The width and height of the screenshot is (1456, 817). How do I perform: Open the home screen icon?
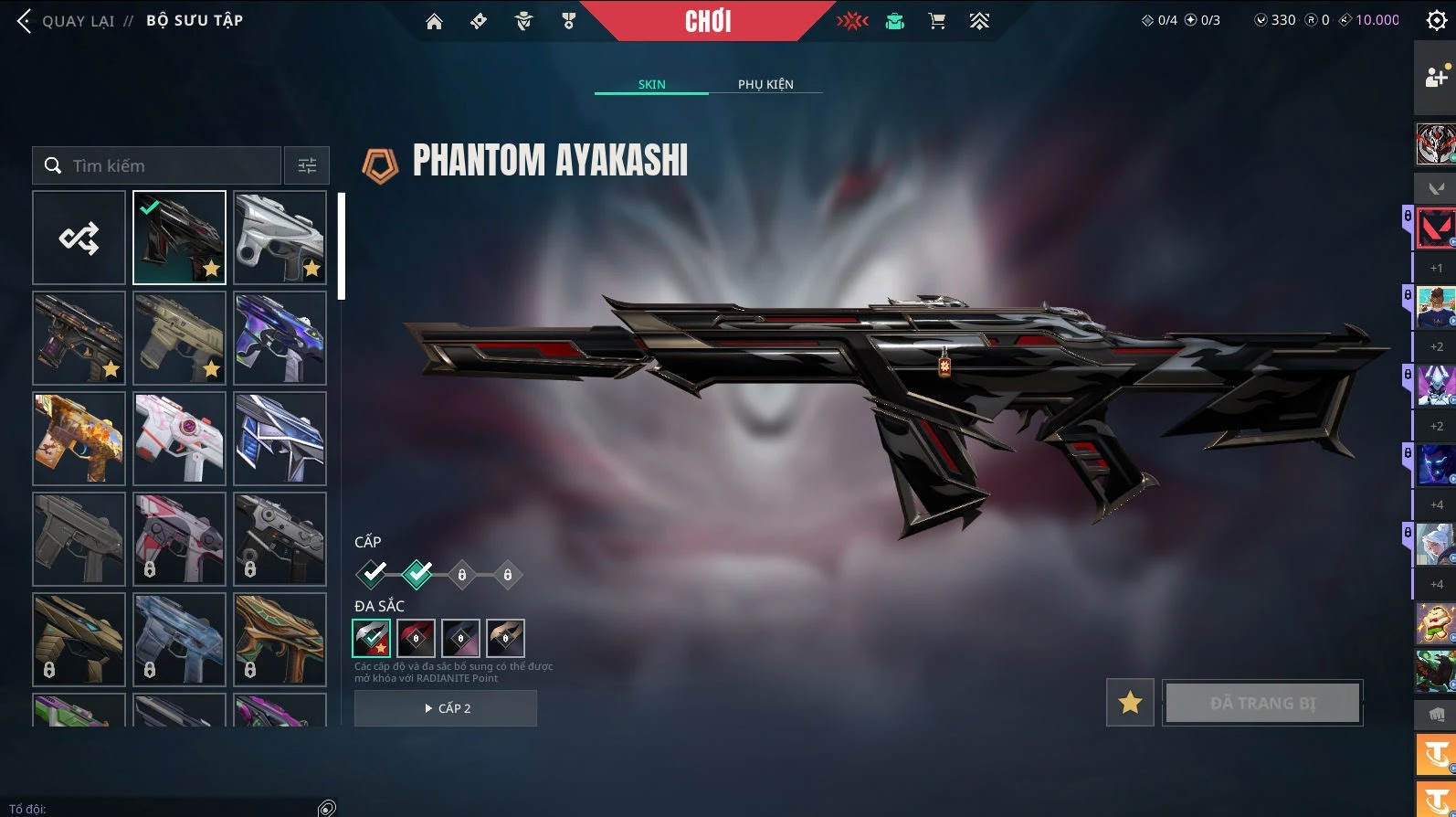(x=434, y=21)
